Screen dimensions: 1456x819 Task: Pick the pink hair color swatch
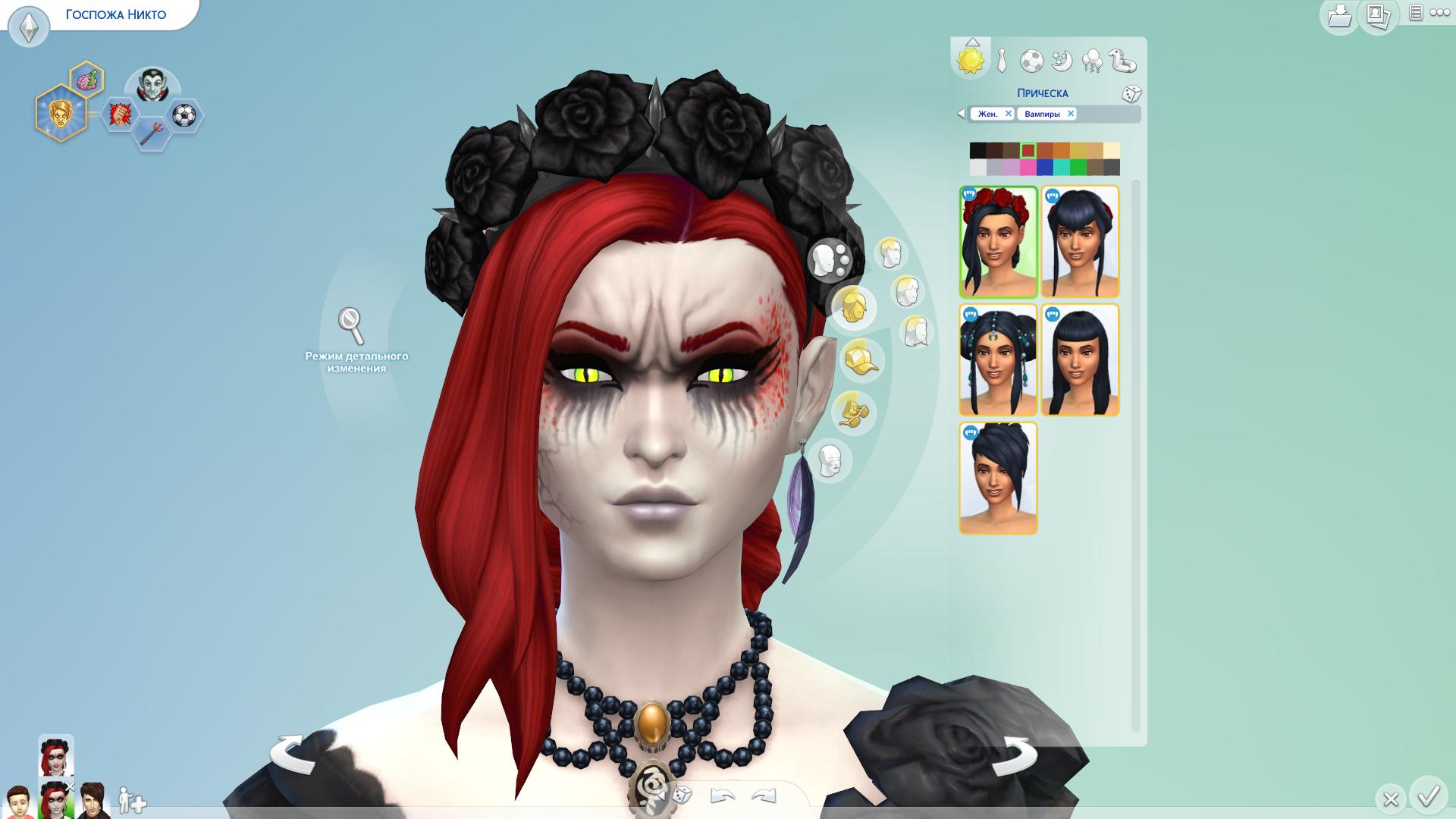click(1028, 168)
